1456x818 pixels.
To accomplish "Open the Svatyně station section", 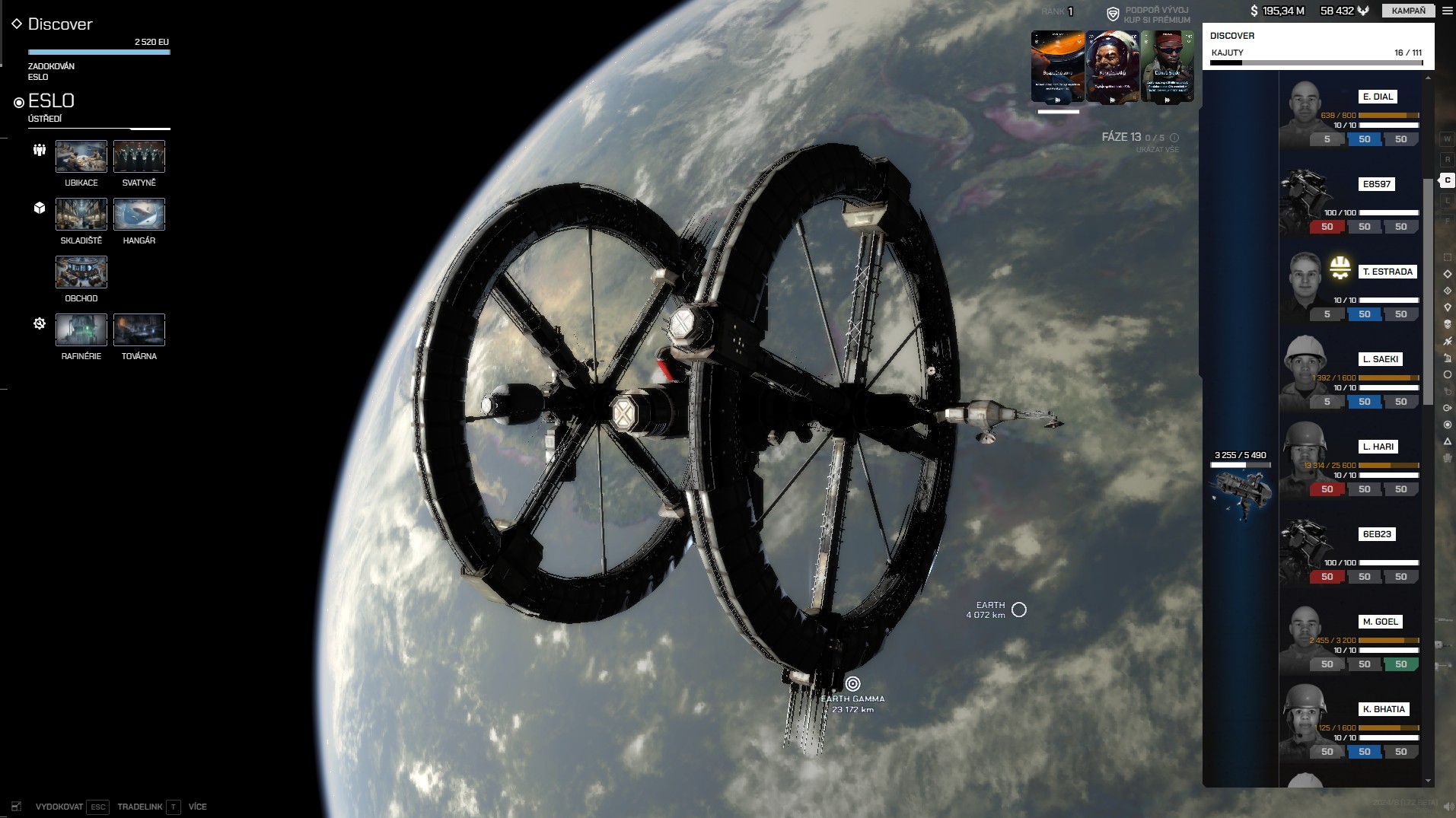I will tap(139, 157).
